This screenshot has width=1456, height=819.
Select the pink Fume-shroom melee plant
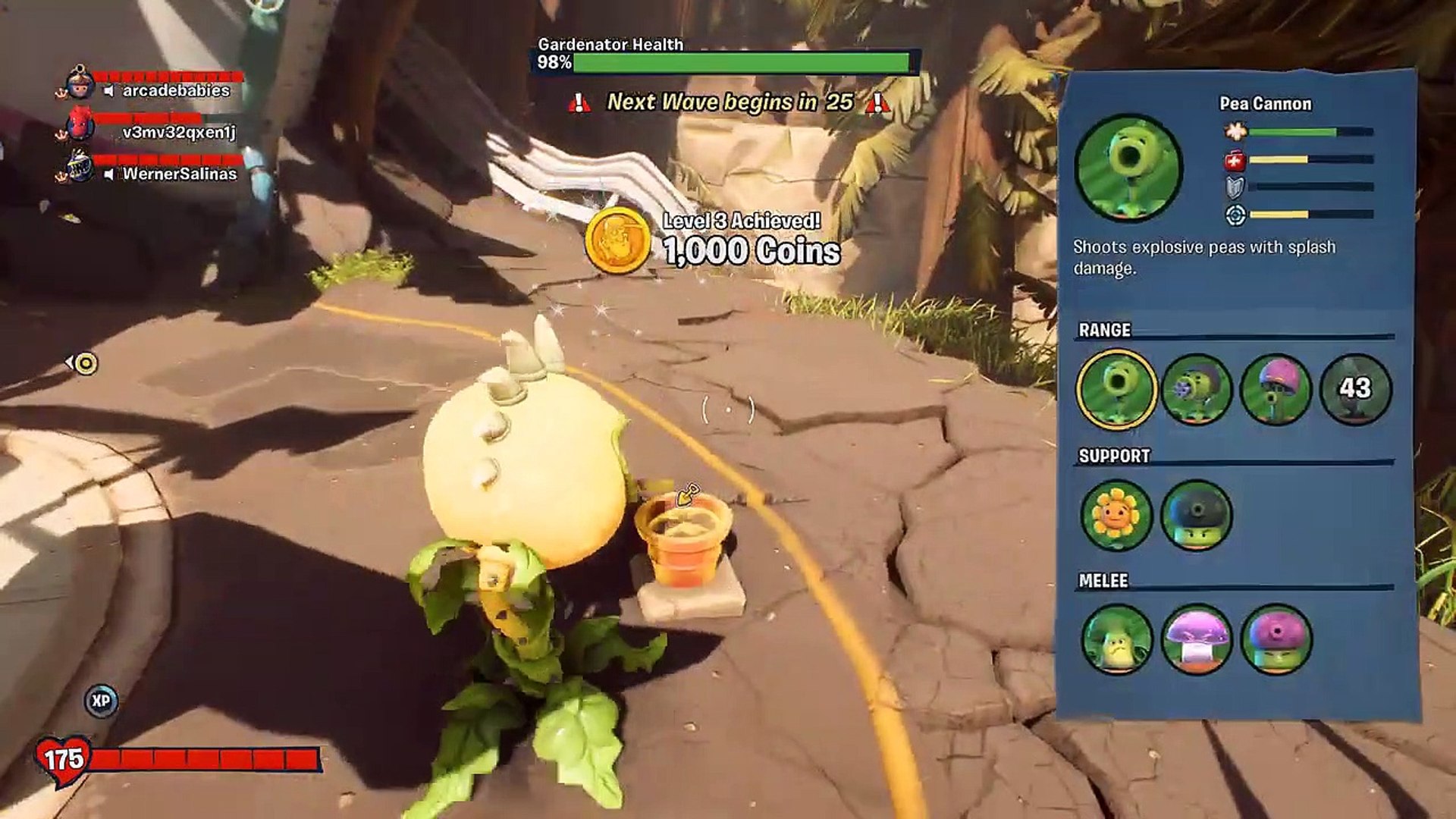(1276, 639)
